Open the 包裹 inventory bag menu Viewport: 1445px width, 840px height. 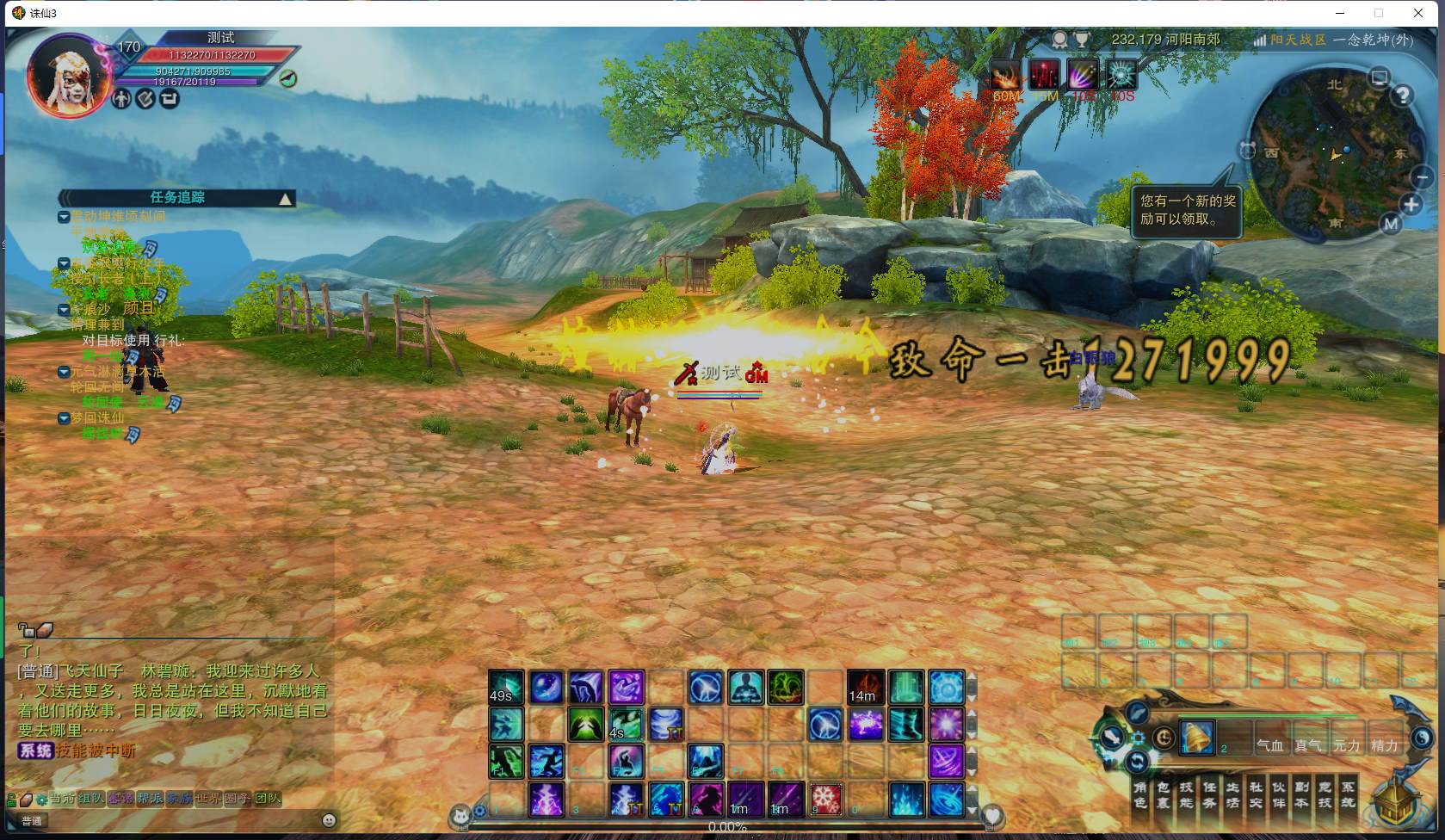pos(1164,794)
